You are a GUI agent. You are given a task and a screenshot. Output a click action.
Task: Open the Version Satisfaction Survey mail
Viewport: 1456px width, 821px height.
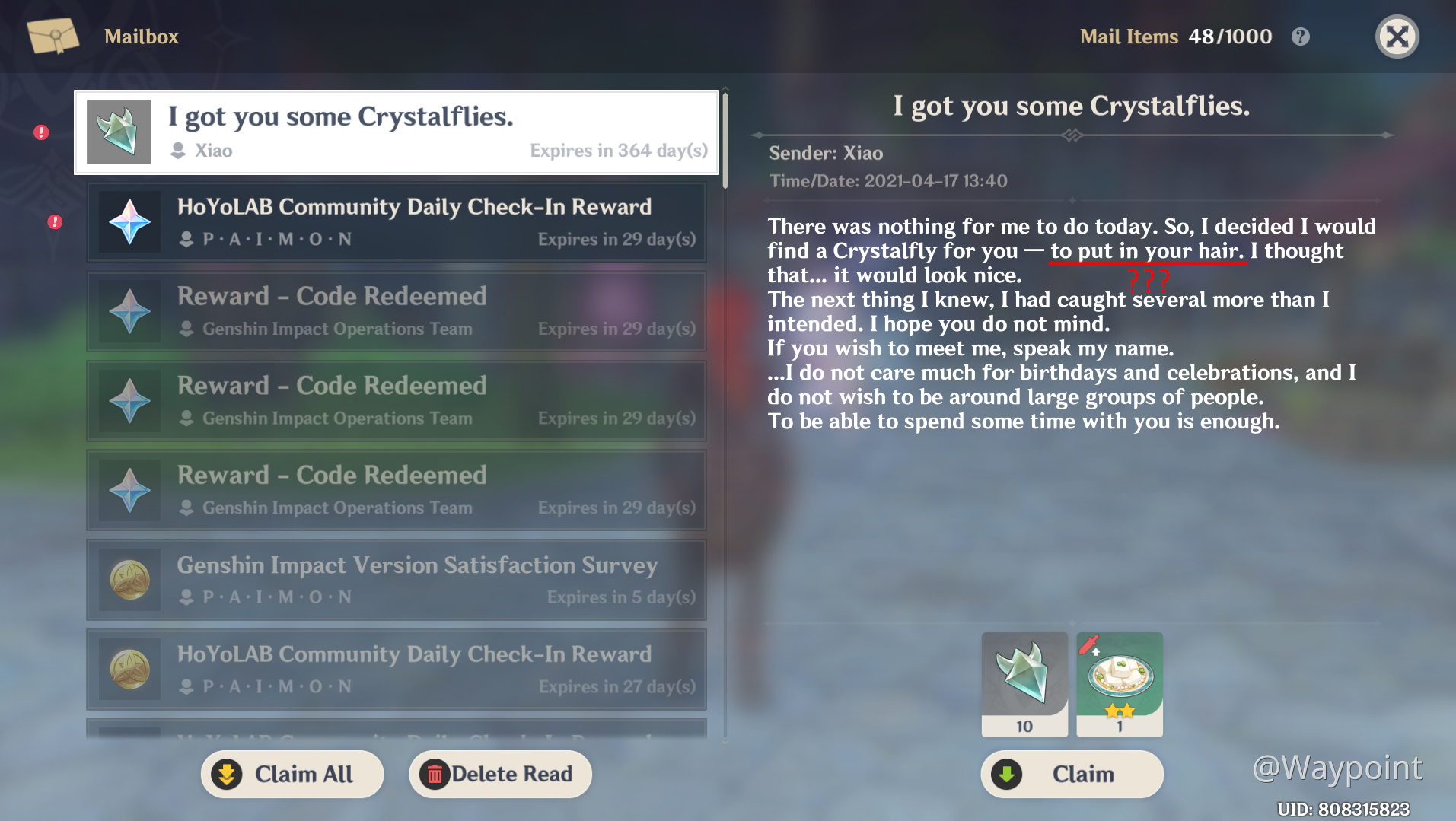click(x=396, y=580)
